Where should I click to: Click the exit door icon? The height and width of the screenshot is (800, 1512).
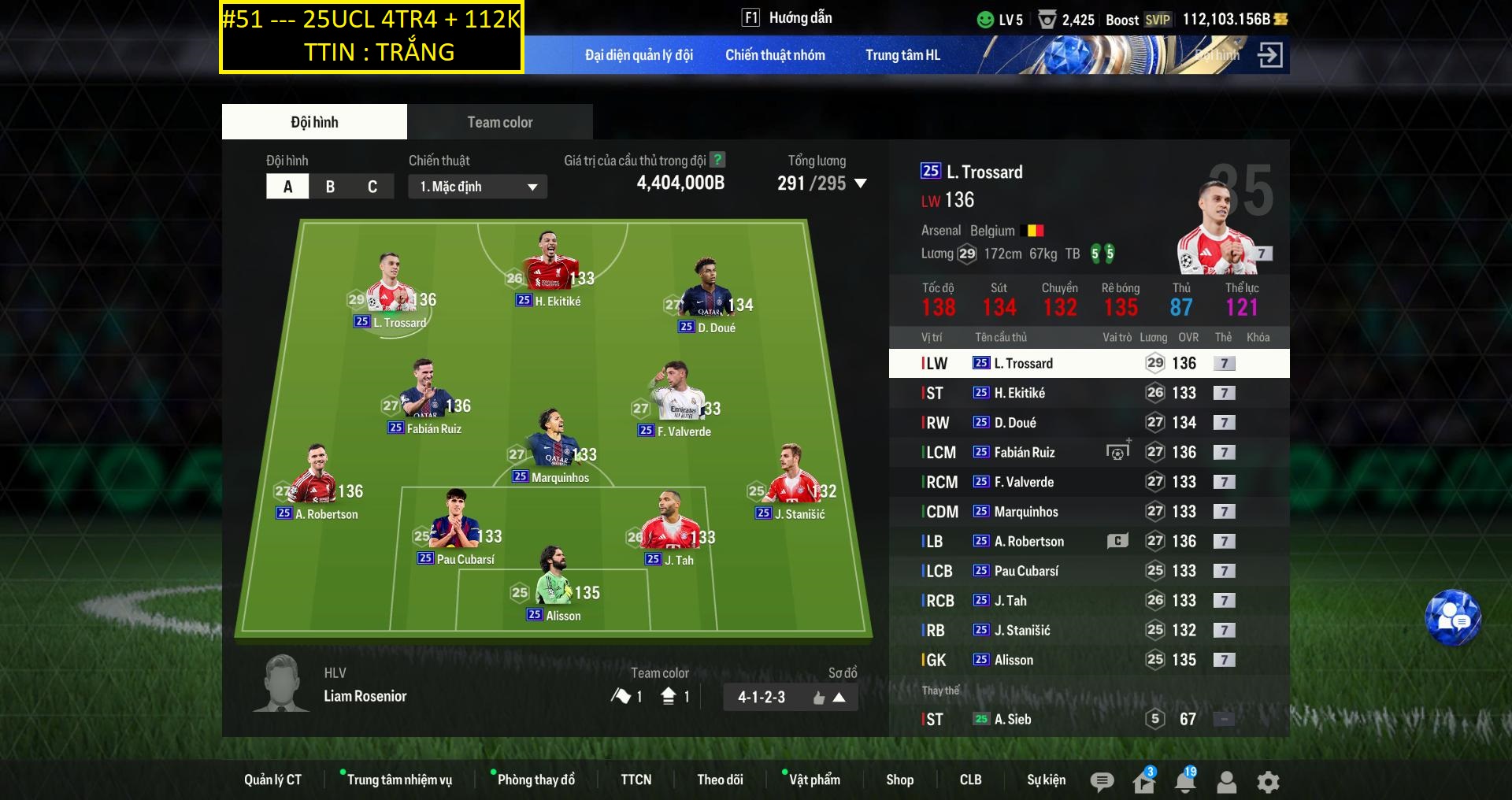(1269, 55)
